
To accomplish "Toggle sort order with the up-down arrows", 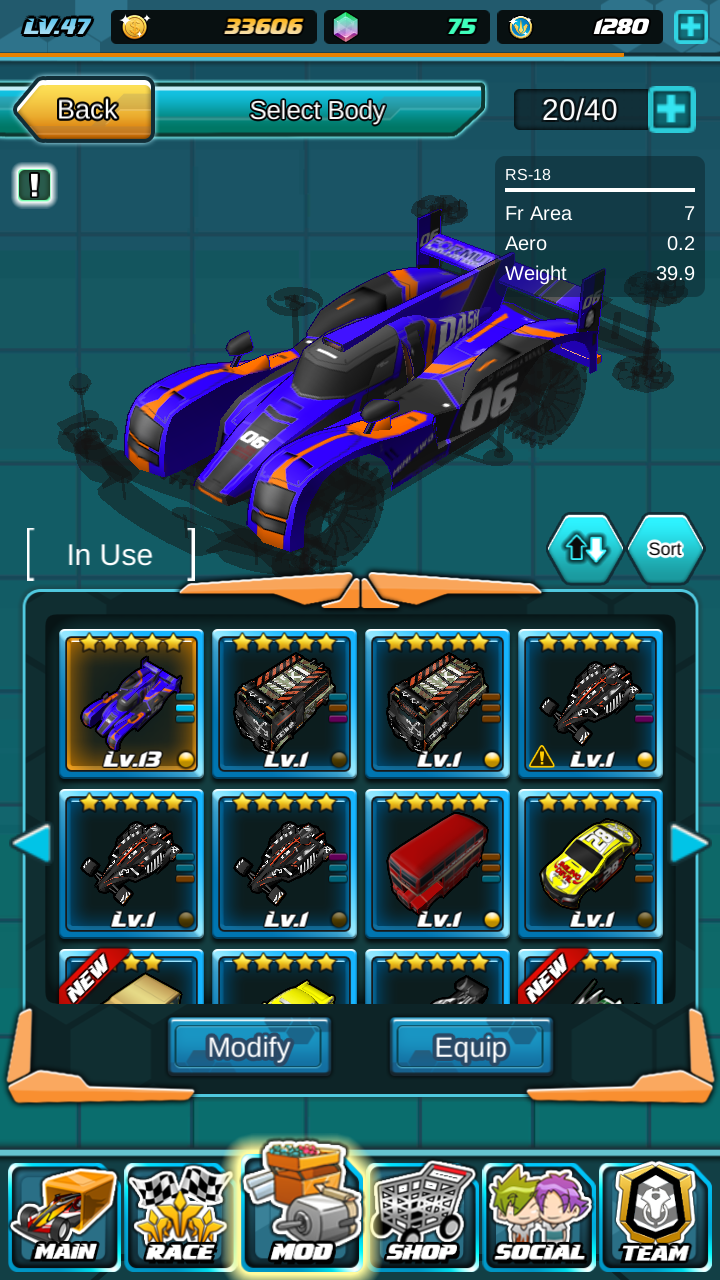I will (x=586, y=548).
